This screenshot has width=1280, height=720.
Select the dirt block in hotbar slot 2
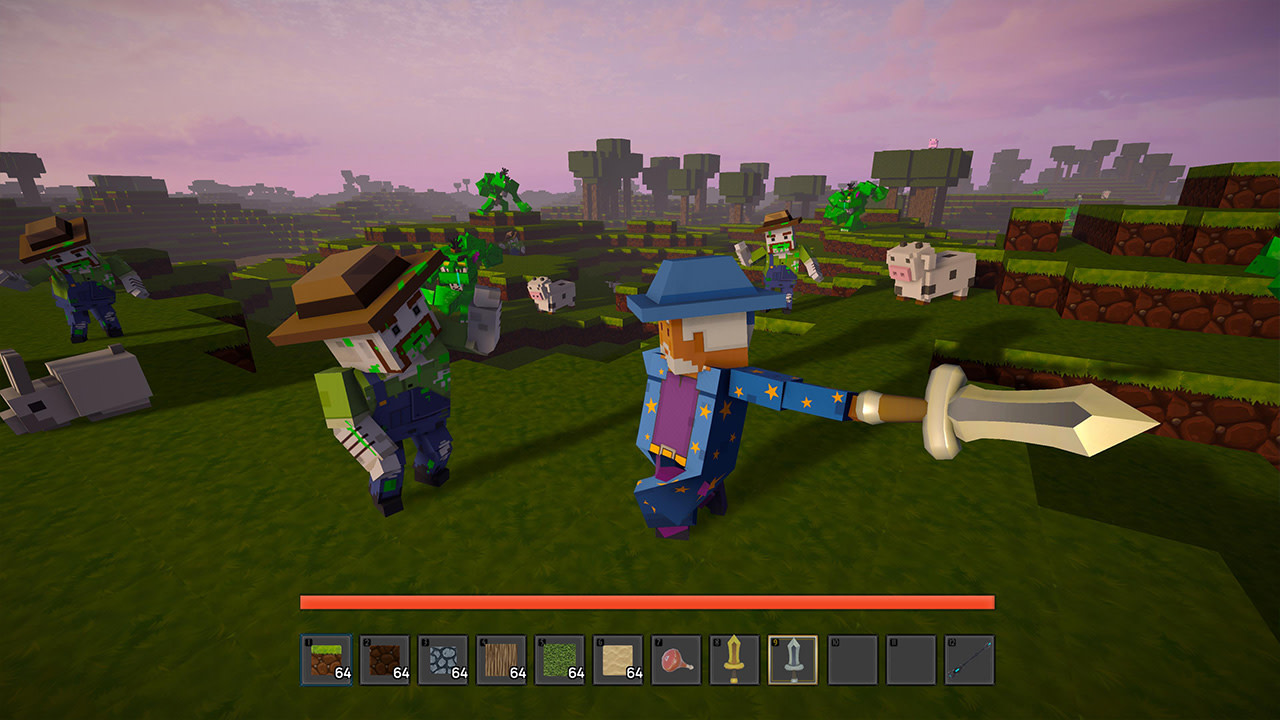pos(384,660)
